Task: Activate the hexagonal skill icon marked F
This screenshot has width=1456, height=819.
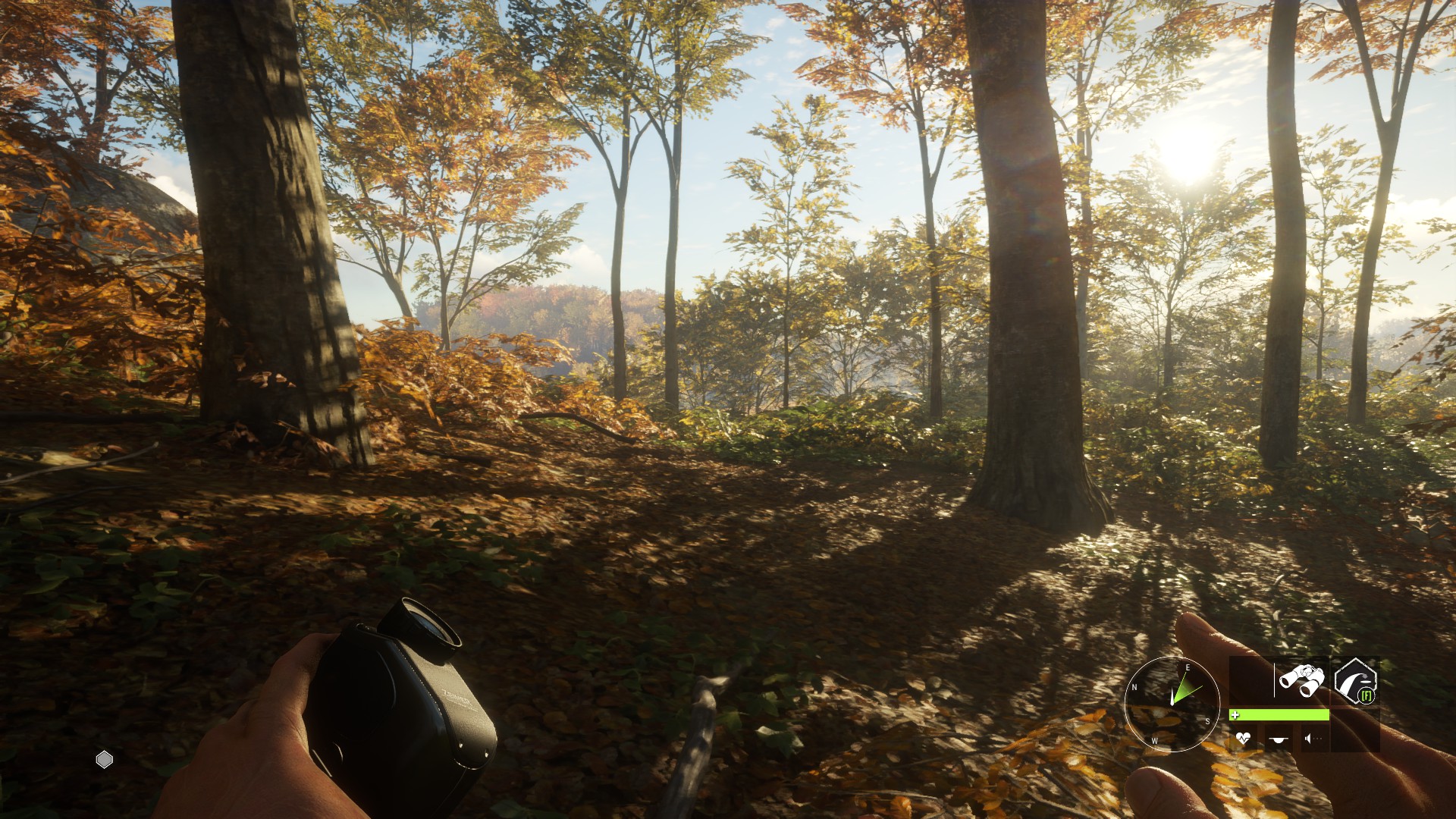Action: 1356,681
